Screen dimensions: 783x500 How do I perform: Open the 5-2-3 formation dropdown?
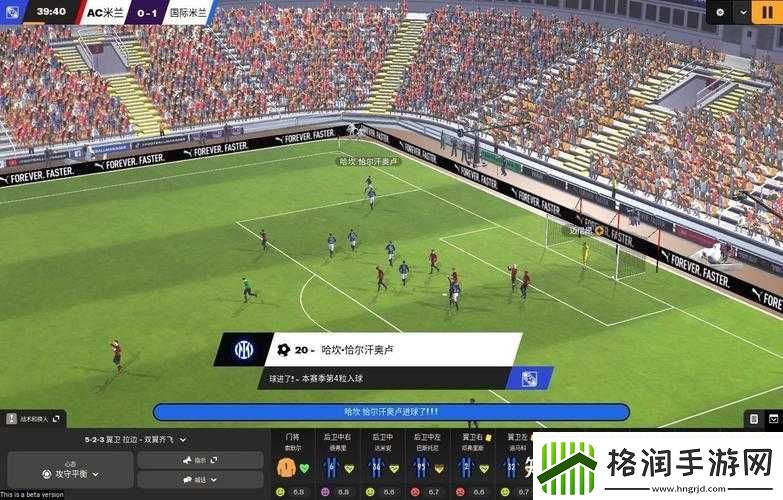[135, 439]
